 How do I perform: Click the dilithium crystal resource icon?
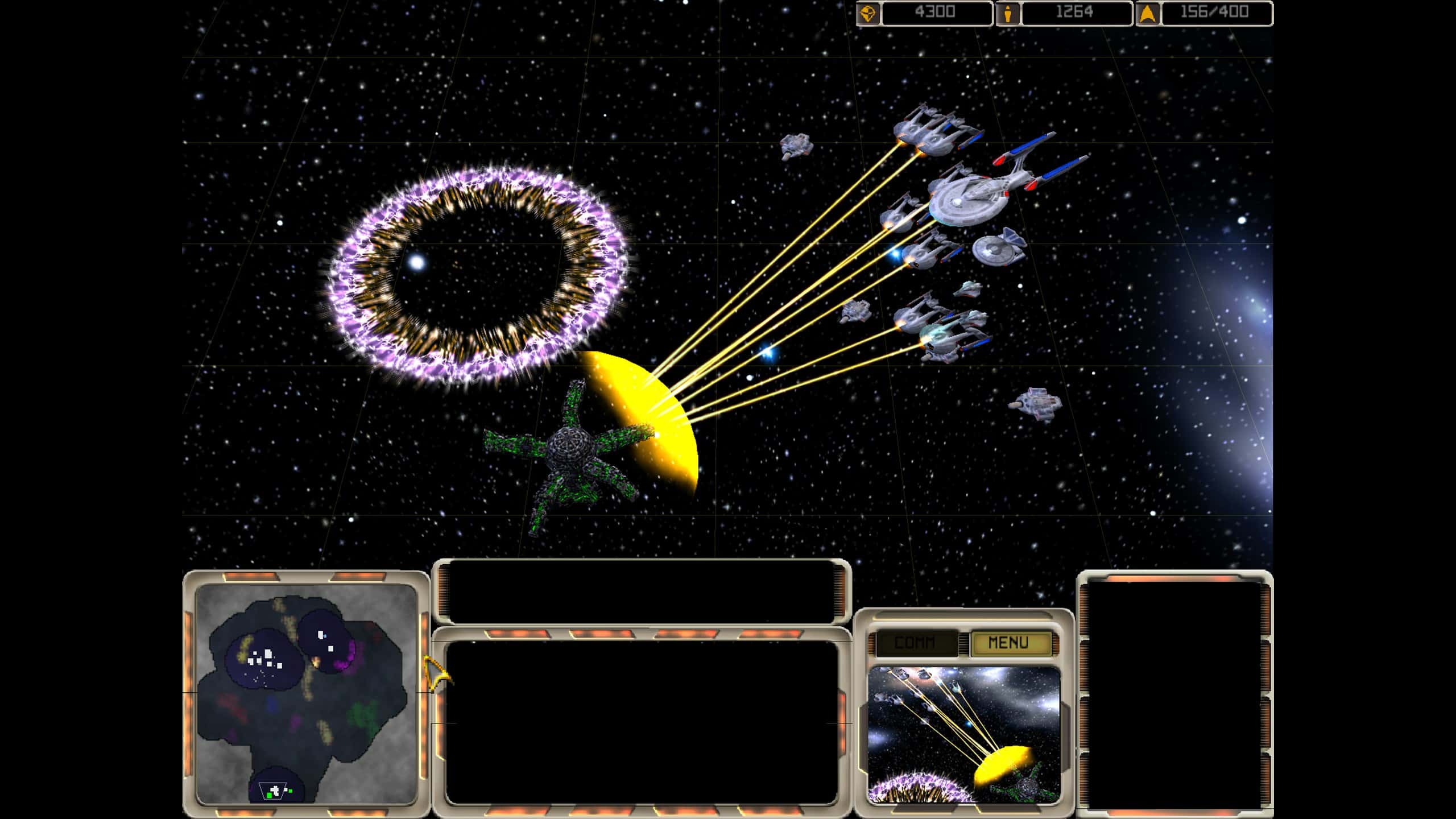click(868, 13)
